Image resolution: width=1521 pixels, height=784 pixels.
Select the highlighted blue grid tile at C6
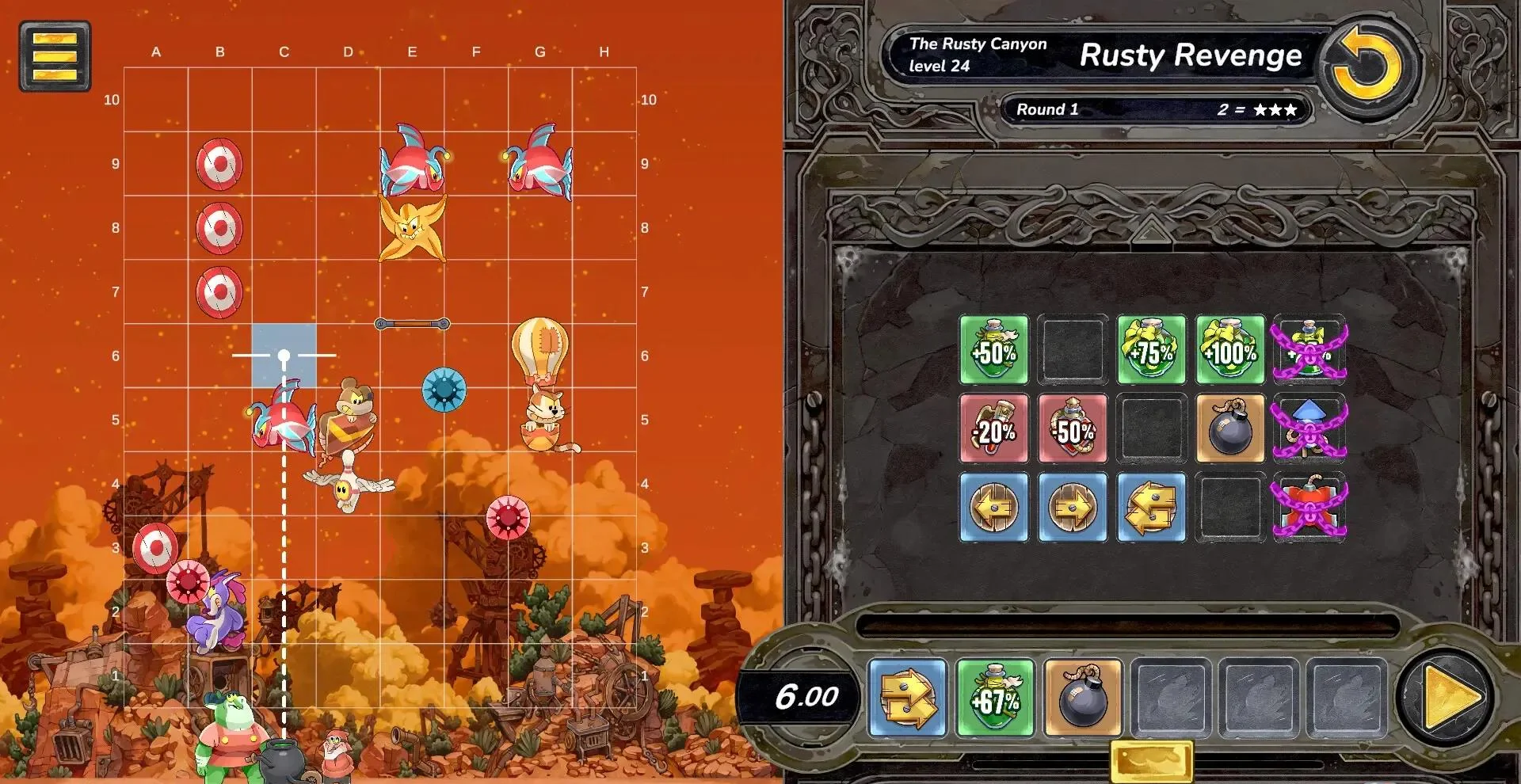pos(284,356)
